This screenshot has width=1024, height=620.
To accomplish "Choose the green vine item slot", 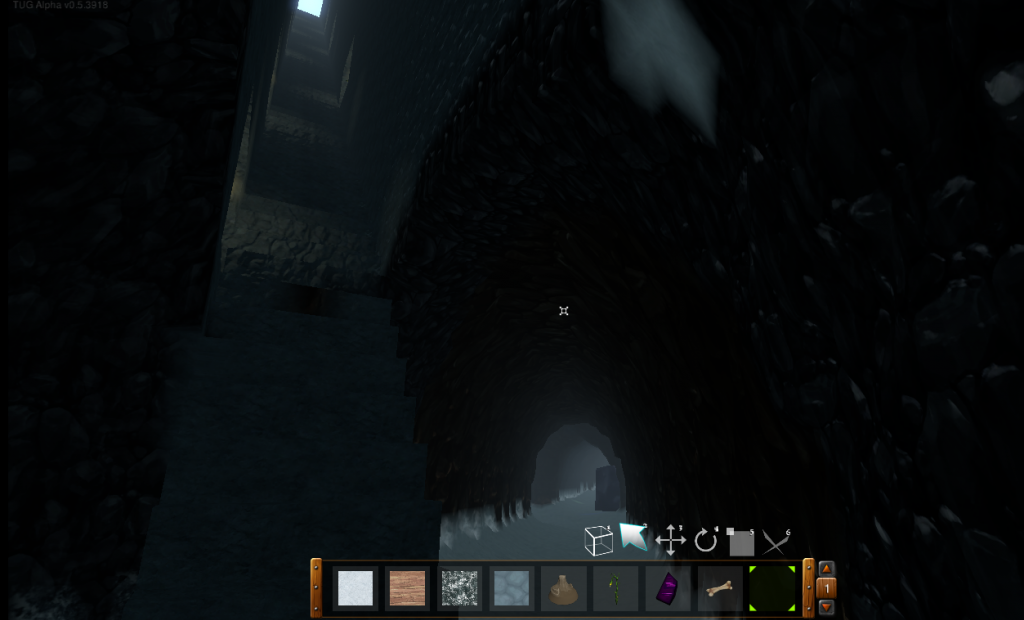I will [616, 589].
